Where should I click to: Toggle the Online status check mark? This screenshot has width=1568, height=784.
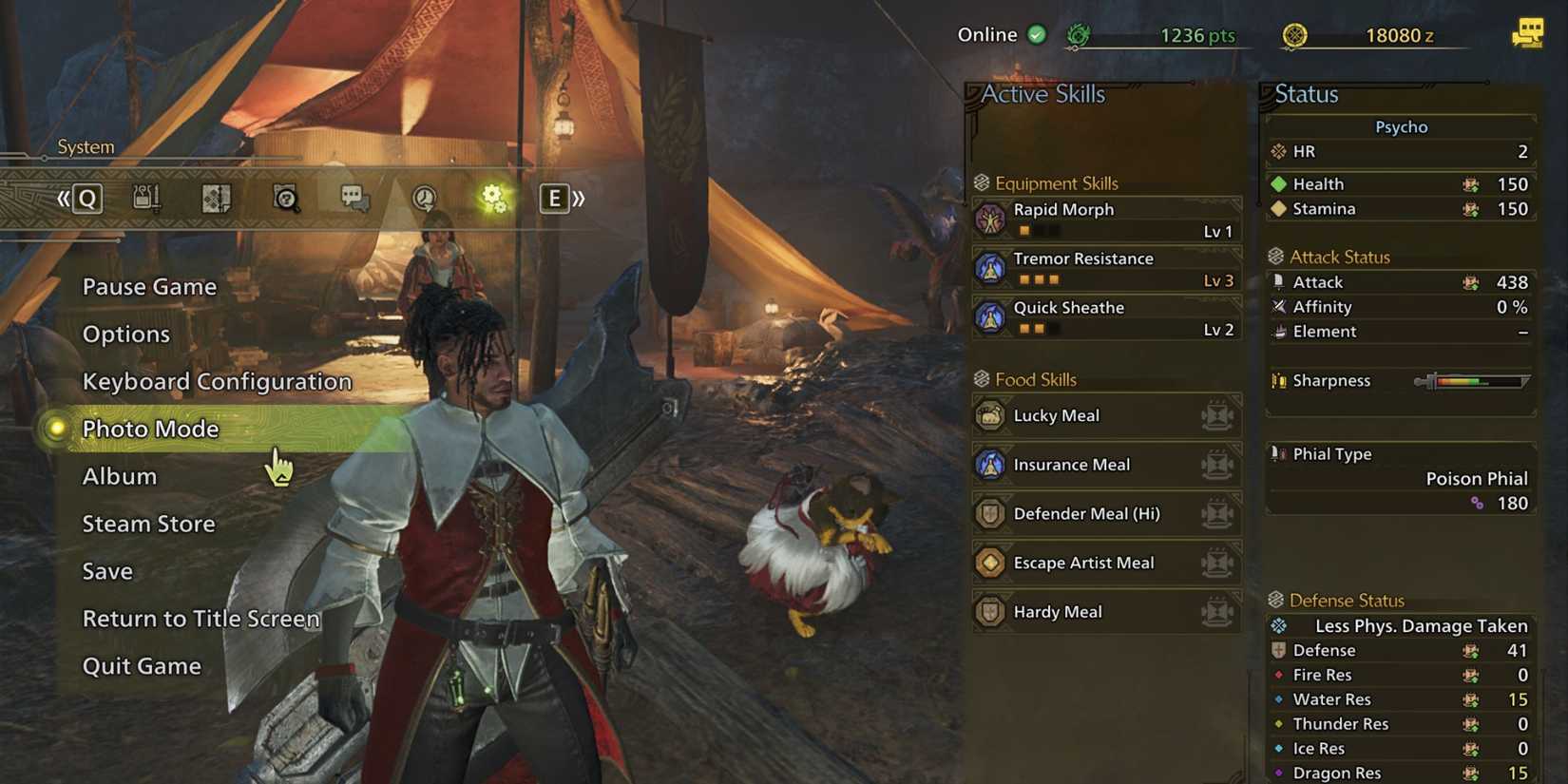(1035, 34)
